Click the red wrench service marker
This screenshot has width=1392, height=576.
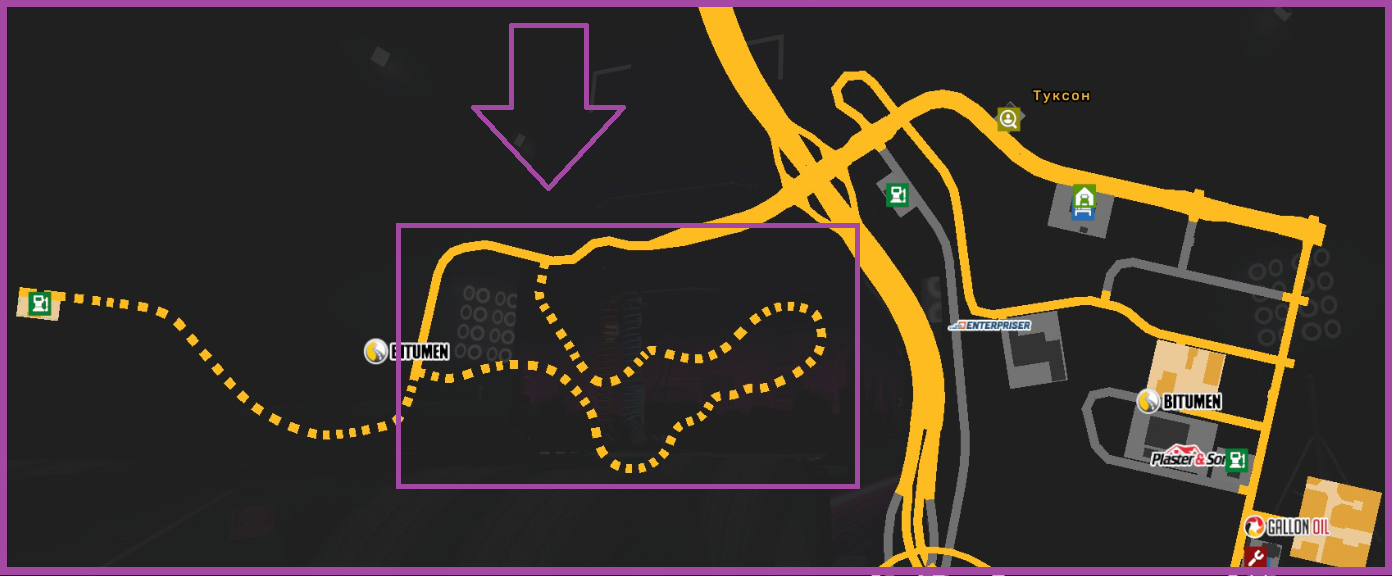[x=1256, y=557]
